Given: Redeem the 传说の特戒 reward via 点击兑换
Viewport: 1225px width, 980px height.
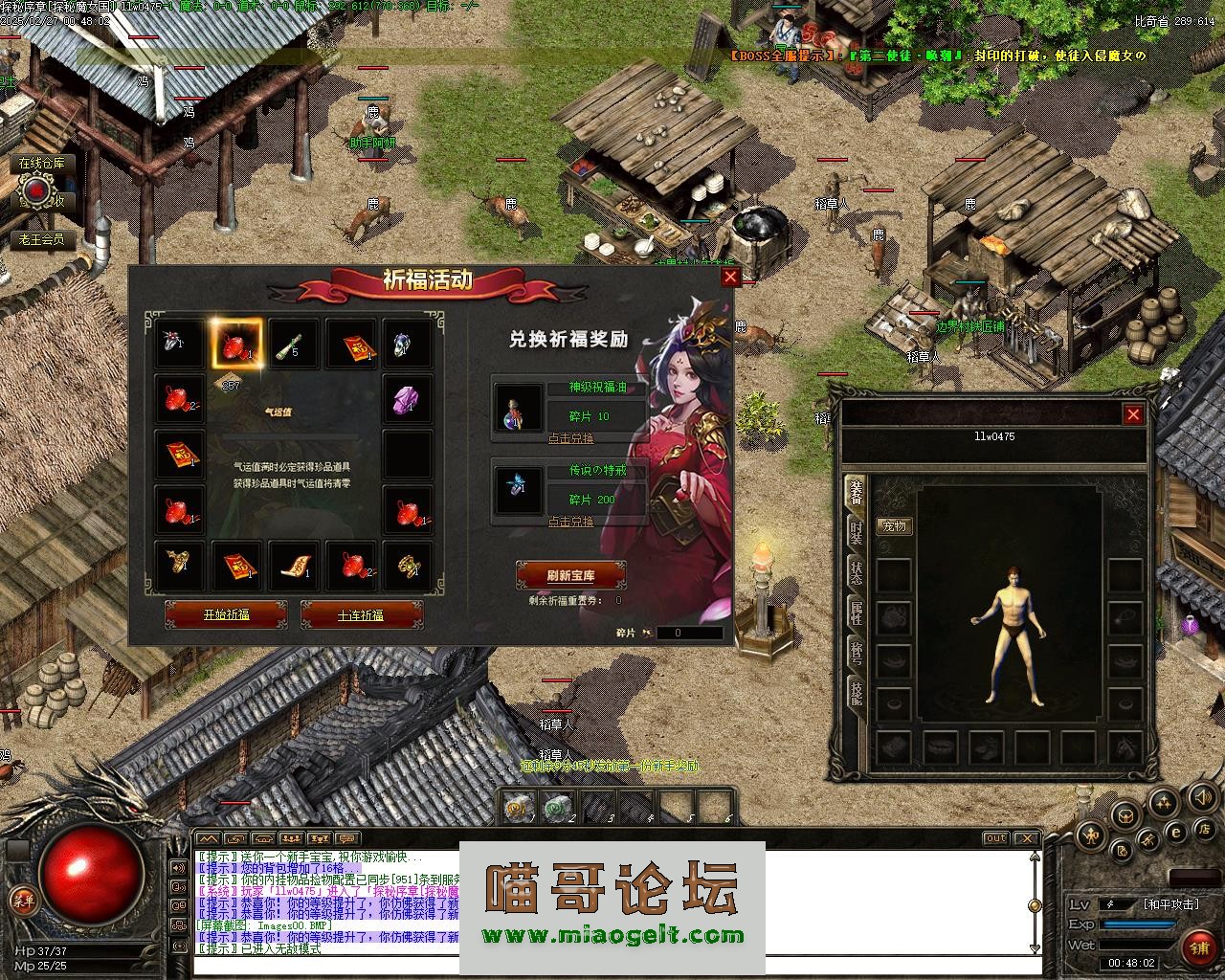Looking at the screenshot, I should 570,522.
